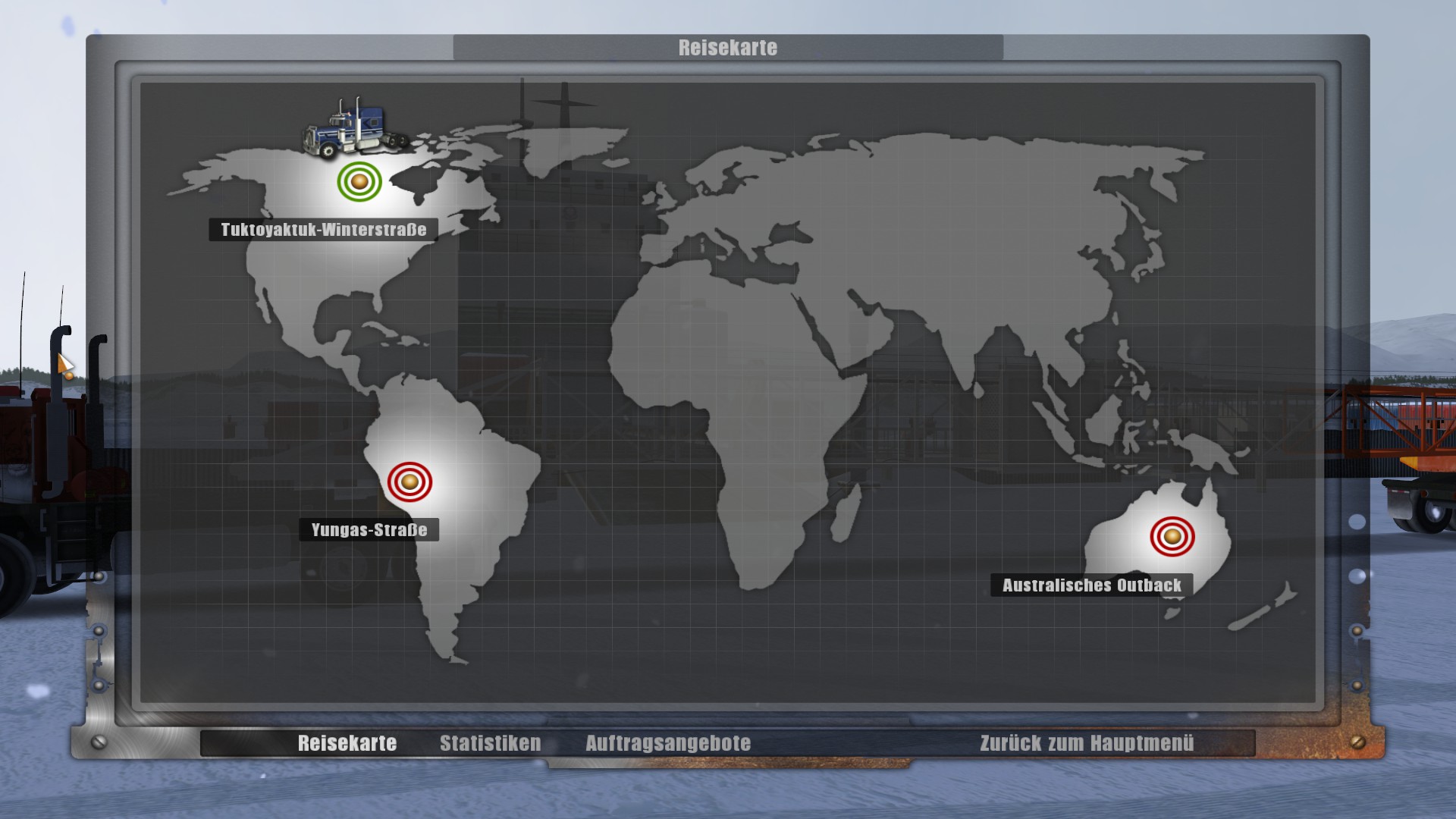Screen dimensions: 1456x819
Task: Click the Yungas-Straße location label
Action: pyautogui.click(x=369, y=530)
